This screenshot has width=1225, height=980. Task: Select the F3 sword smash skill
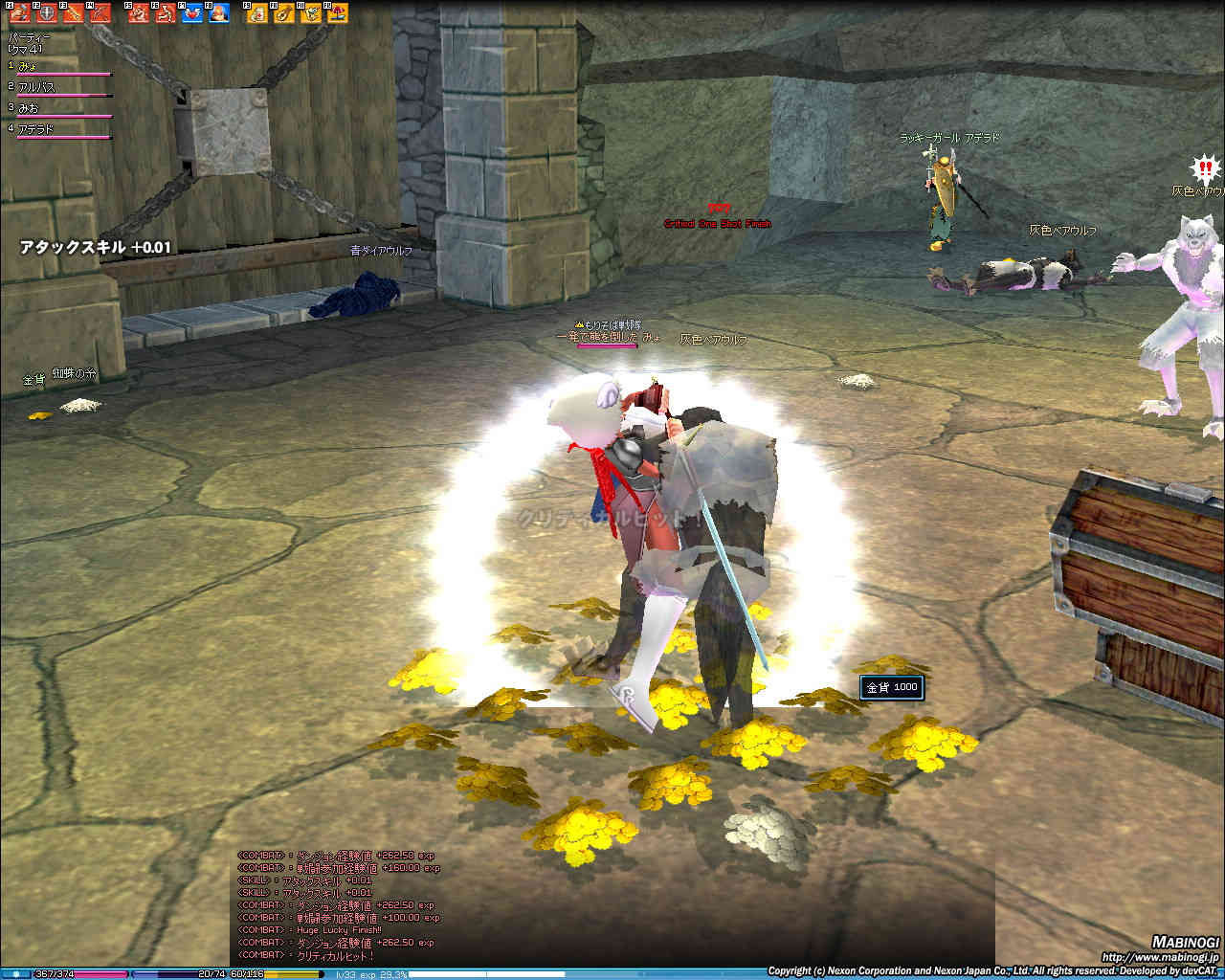click(74, 13)
